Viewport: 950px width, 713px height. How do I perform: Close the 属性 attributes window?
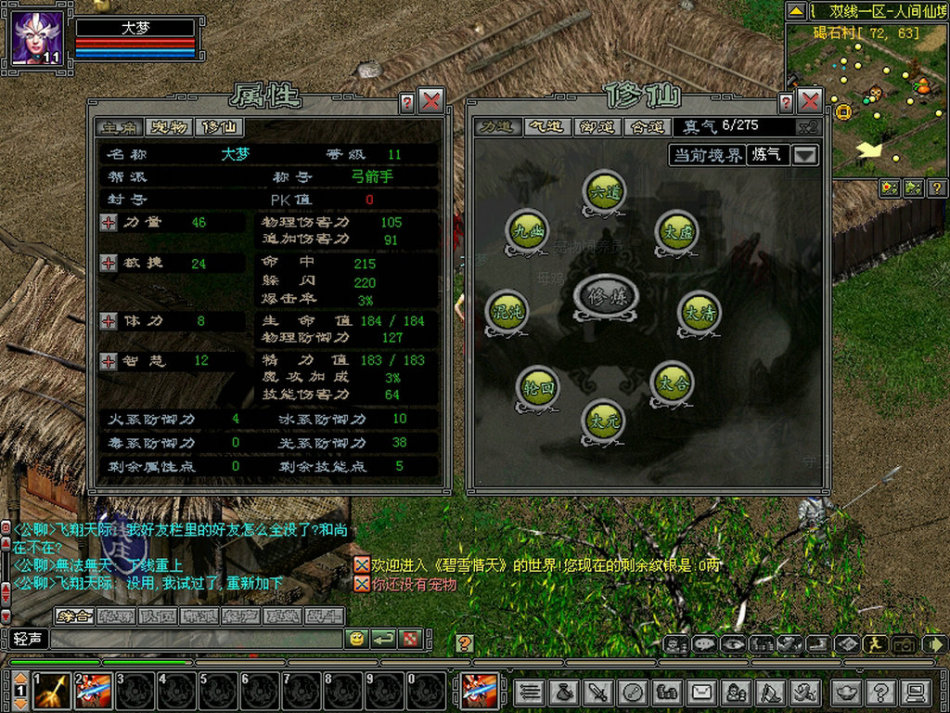pyautogui.click(x=431, y=101)
